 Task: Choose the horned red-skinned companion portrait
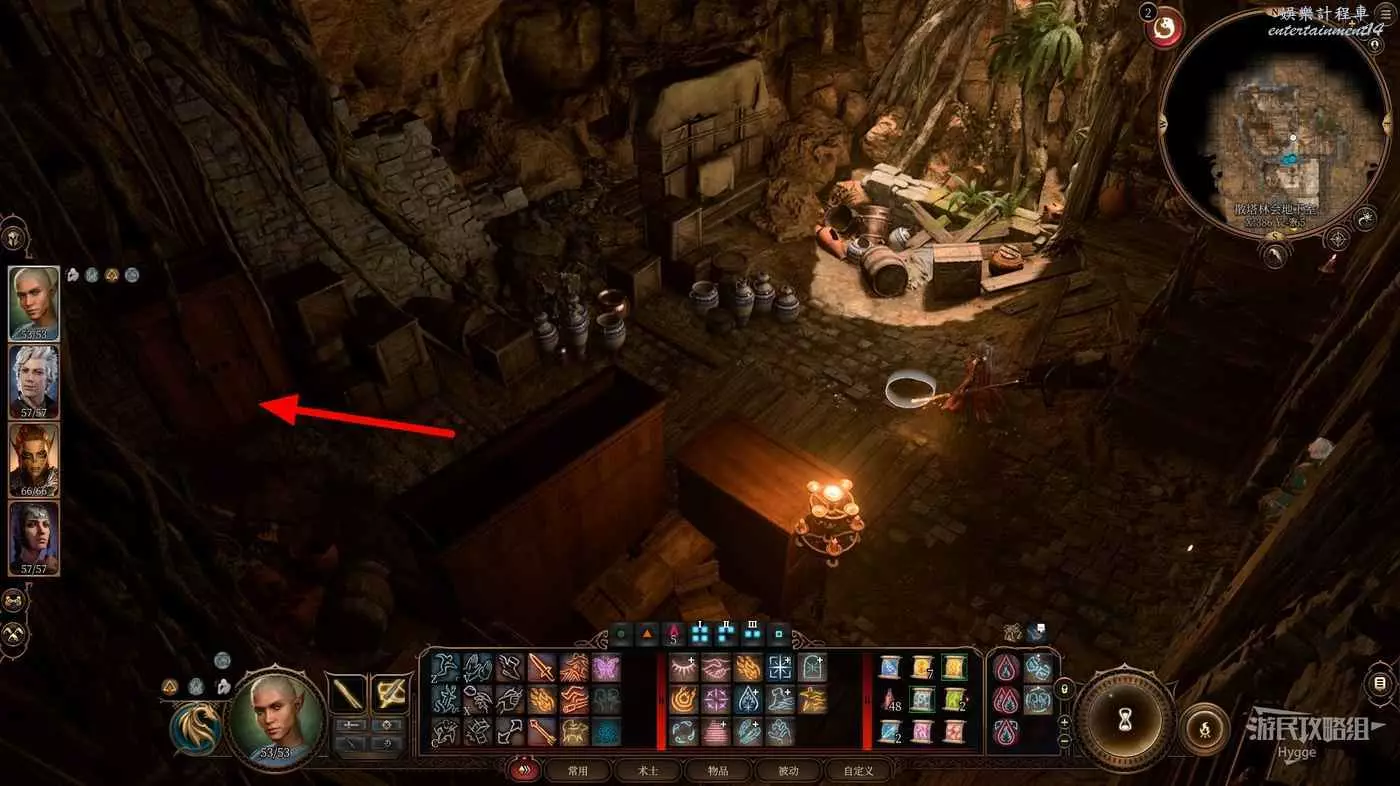(x=34, y=459)
